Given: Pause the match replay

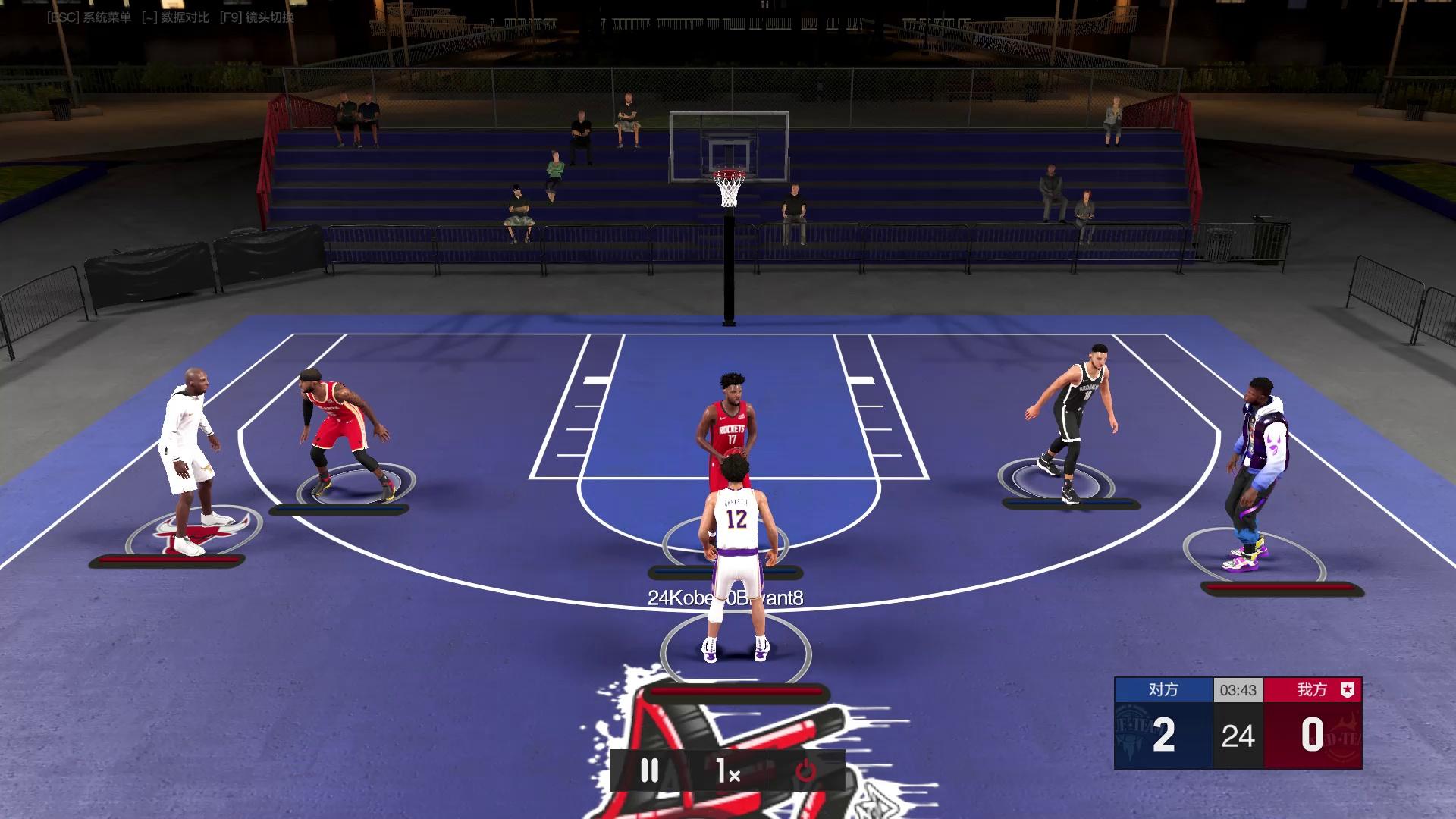Looking at the screenshot, I should [650, 771].
